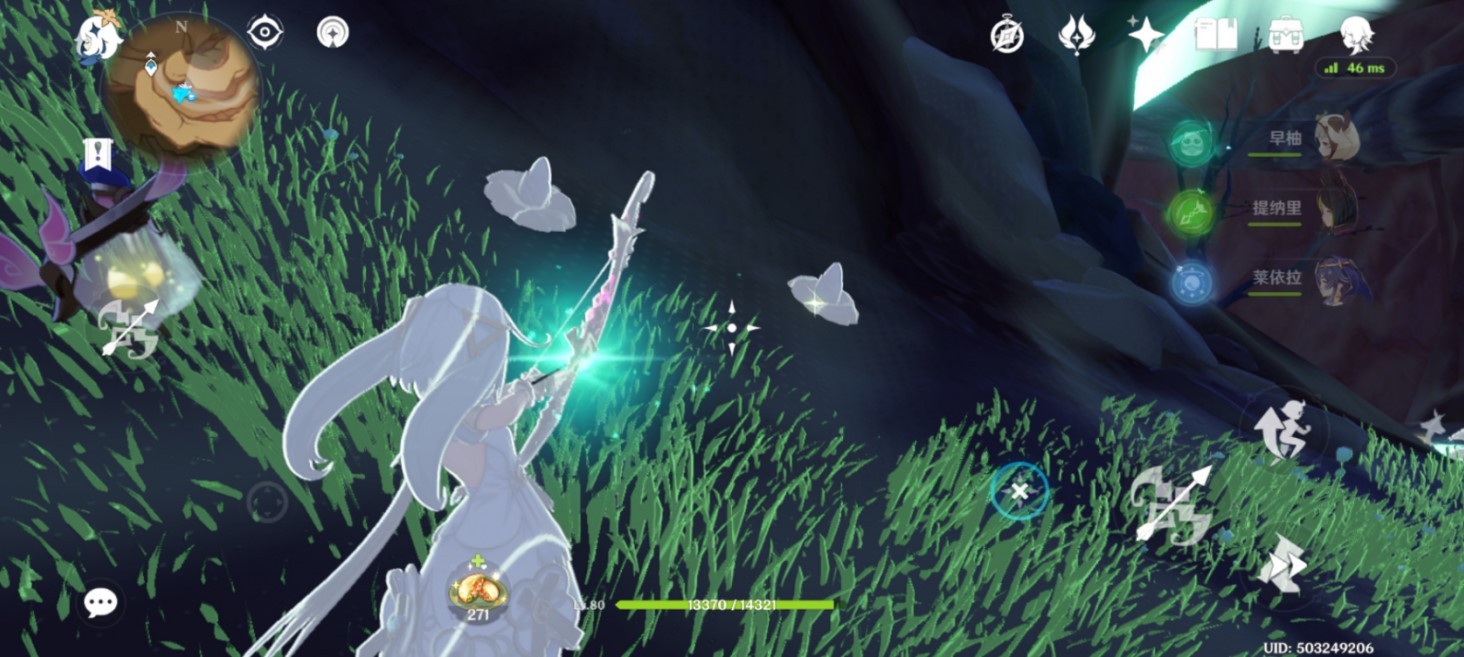Switch to party member 提纳里
The height and width of the screenshot is (657, 1464).
point(1332,209)
